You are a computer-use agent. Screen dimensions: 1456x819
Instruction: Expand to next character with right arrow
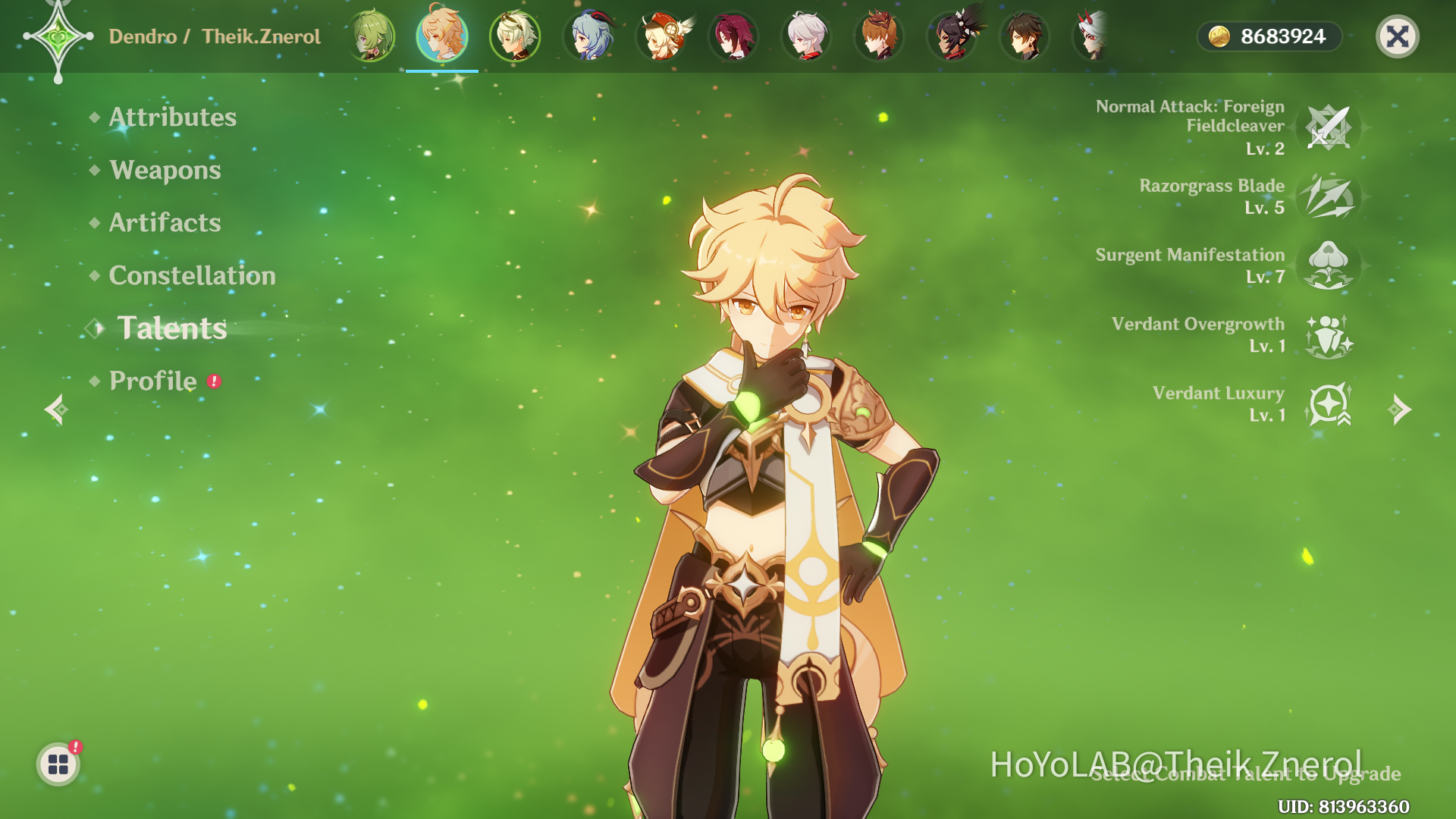click(1401, 409)
